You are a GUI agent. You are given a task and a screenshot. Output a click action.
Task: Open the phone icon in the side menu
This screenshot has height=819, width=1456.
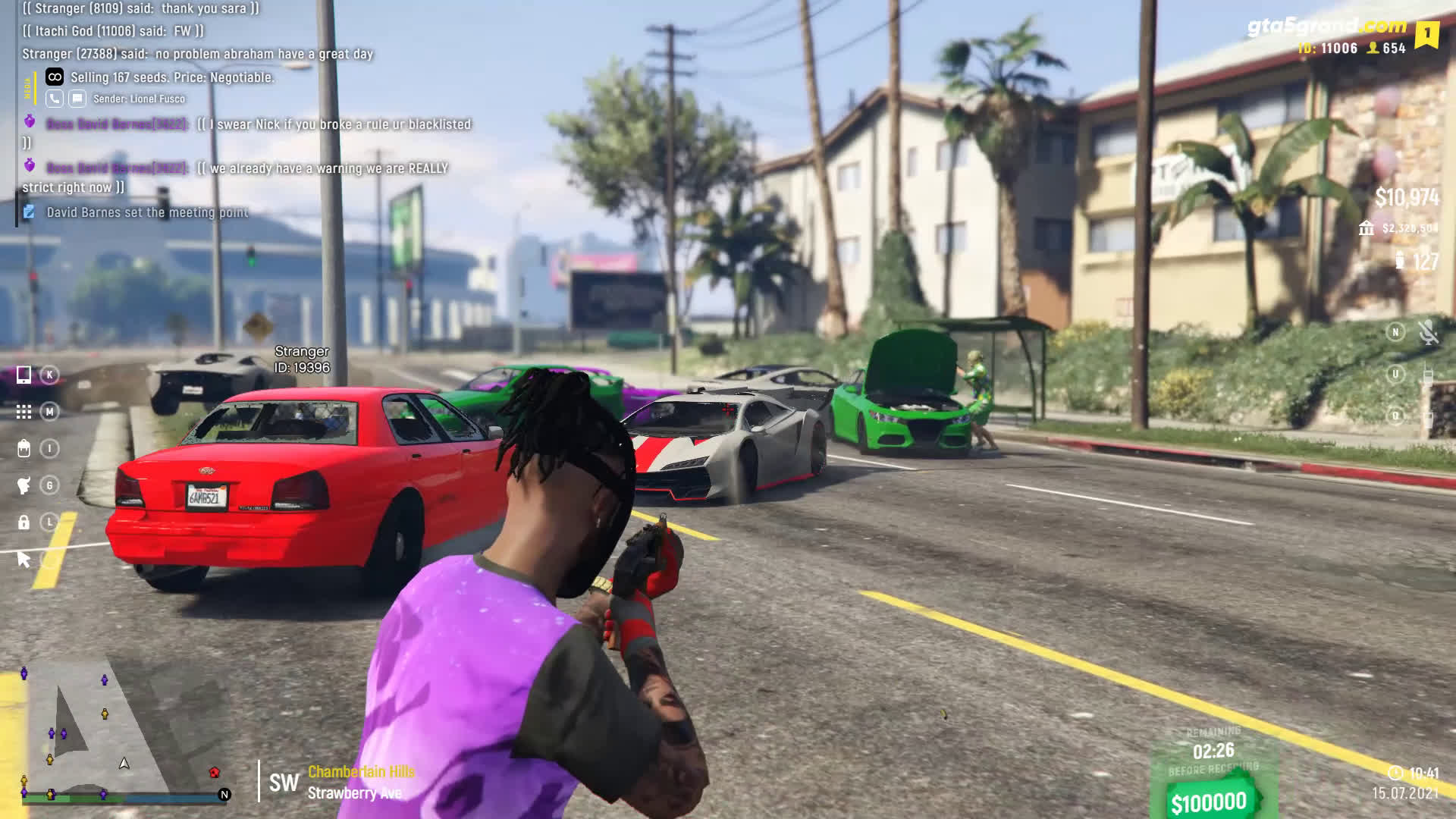click(x=24, y=375)
